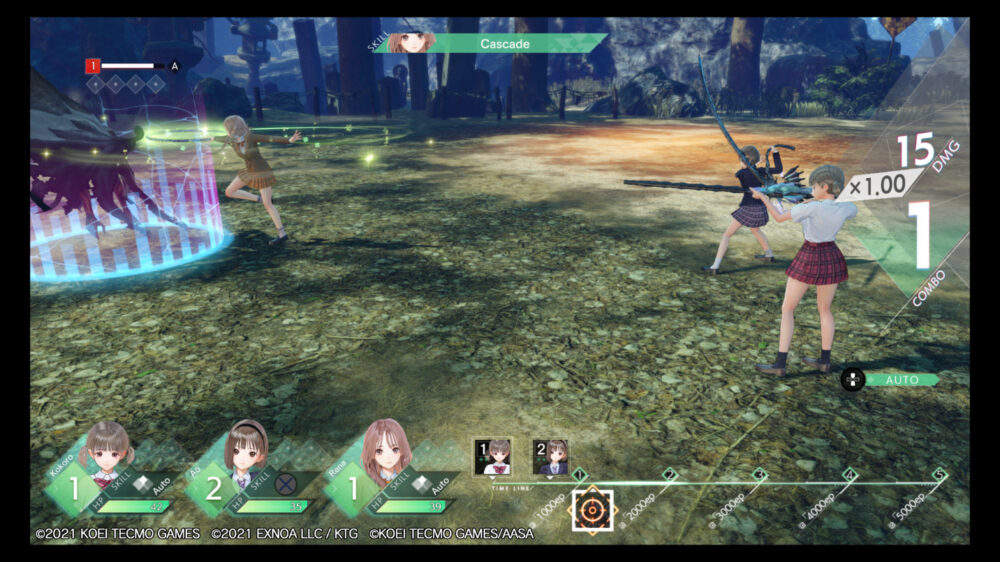
Task: Select Ao's character portrait
Action: point(246,450)
